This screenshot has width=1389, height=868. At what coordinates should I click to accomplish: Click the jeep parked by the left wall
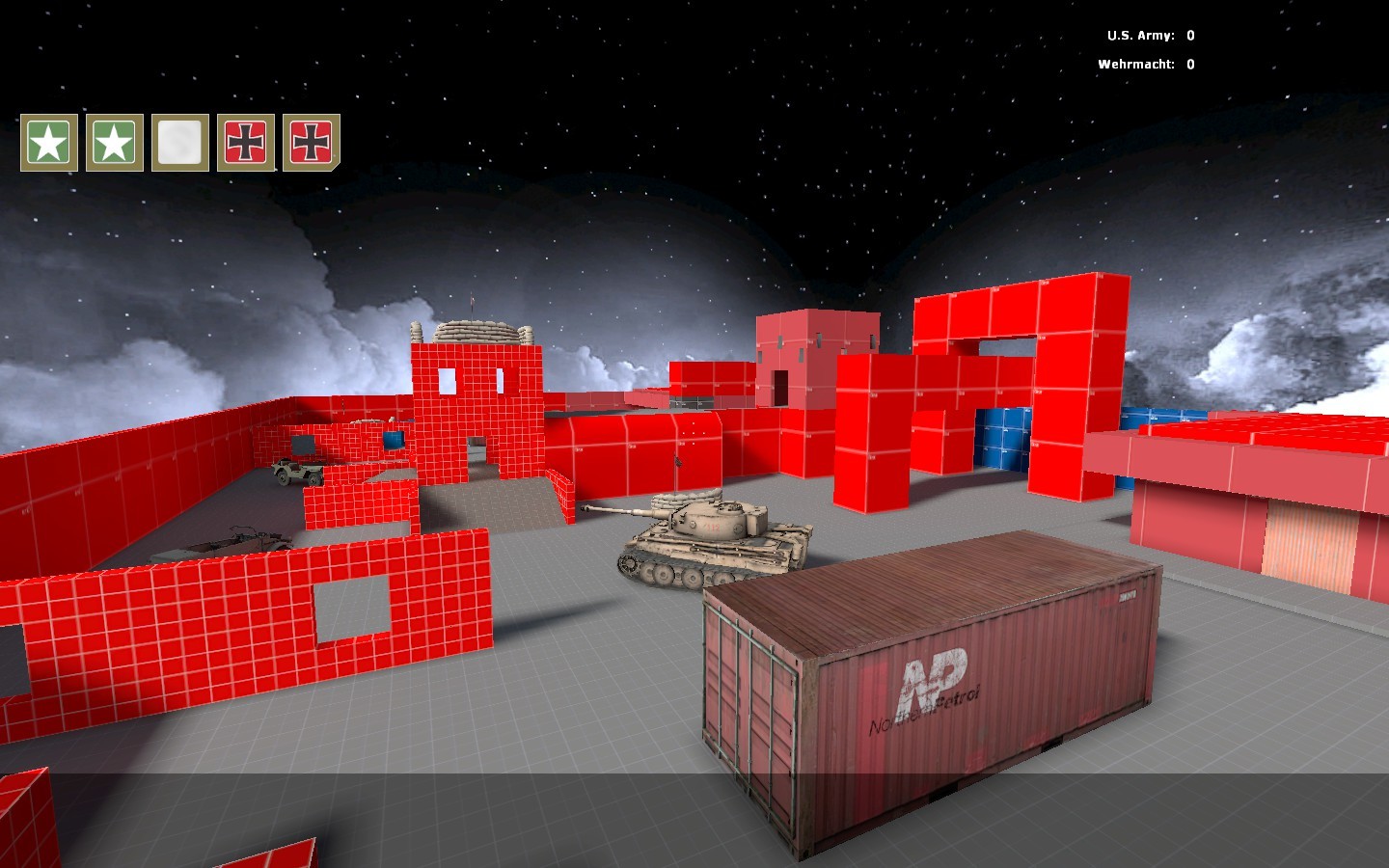tap(299, 471)
